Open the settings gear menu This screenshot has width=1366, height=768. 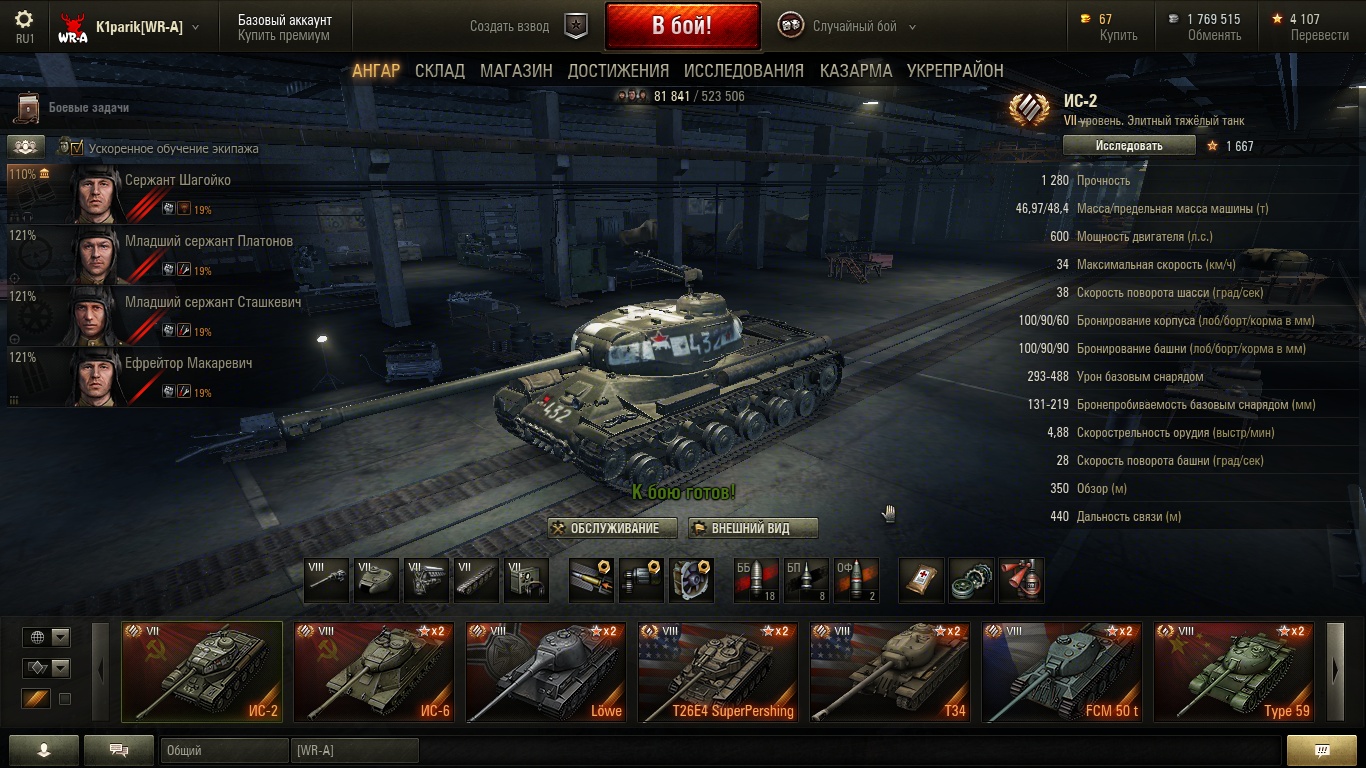coord(24,20)
